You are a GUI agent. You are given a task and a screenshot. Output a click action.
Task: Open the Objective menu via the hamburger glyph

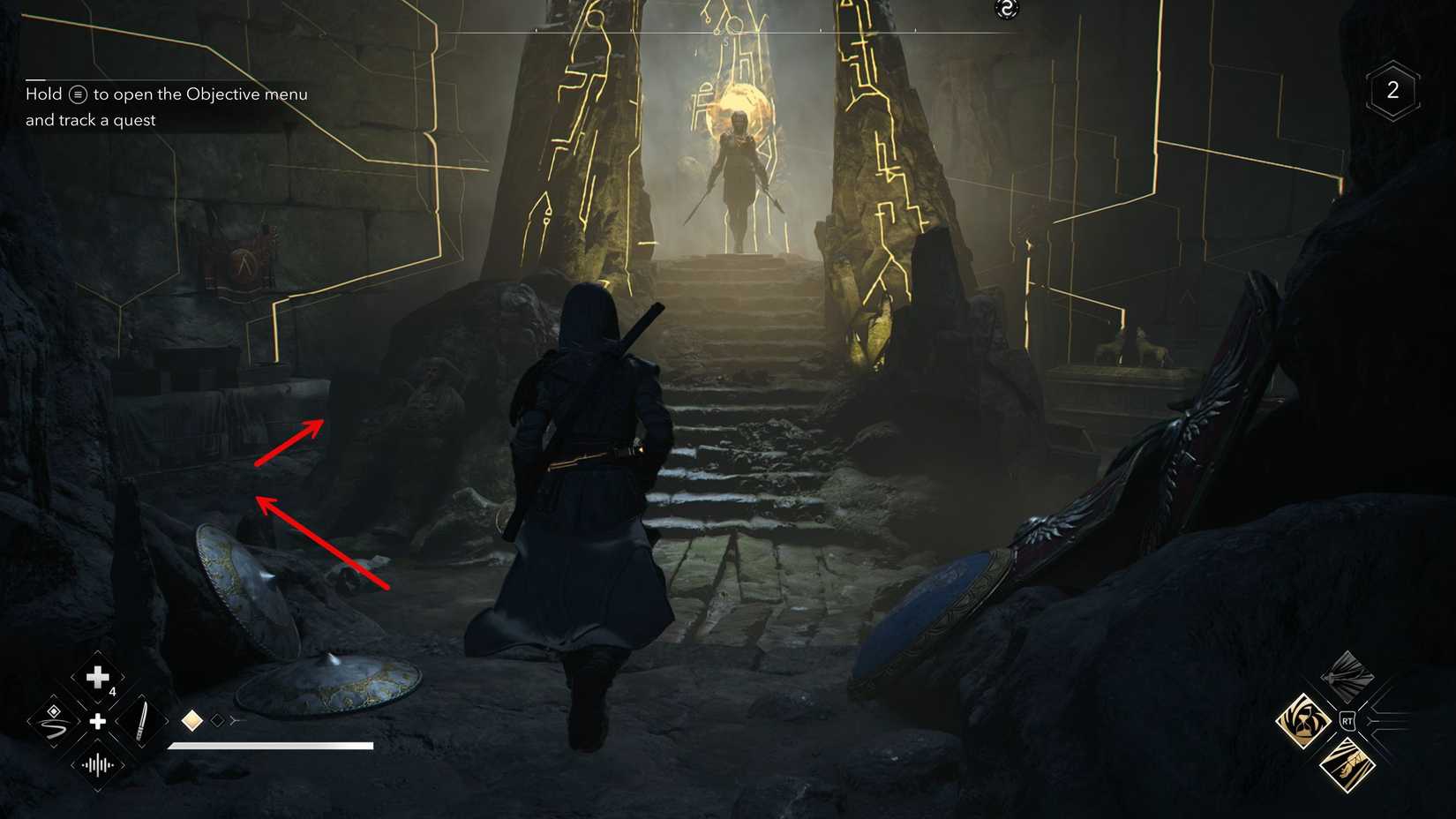(x=78, y=94)
